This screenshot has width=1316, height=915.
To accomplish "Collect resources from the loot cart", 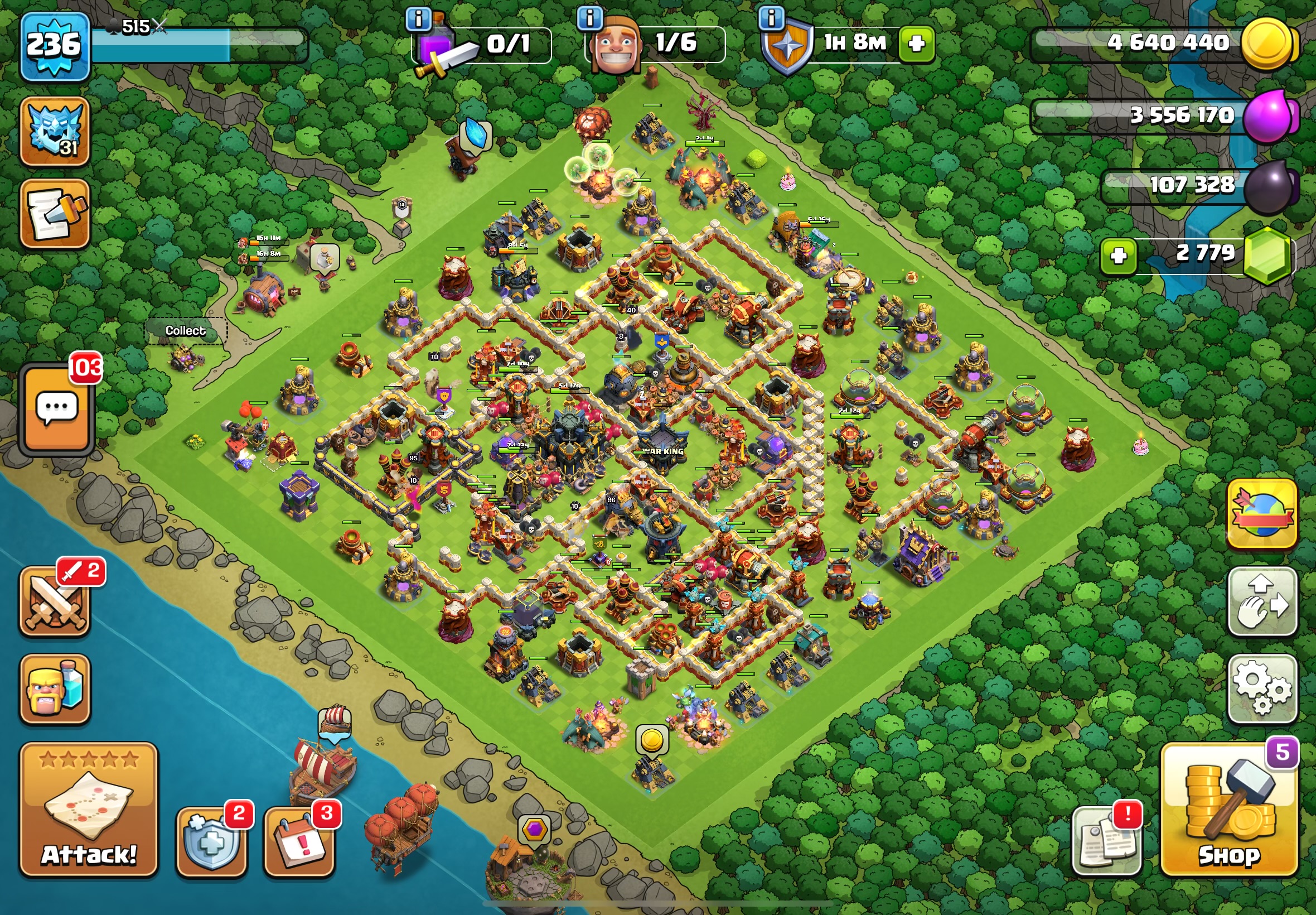I will coord(186,358).
